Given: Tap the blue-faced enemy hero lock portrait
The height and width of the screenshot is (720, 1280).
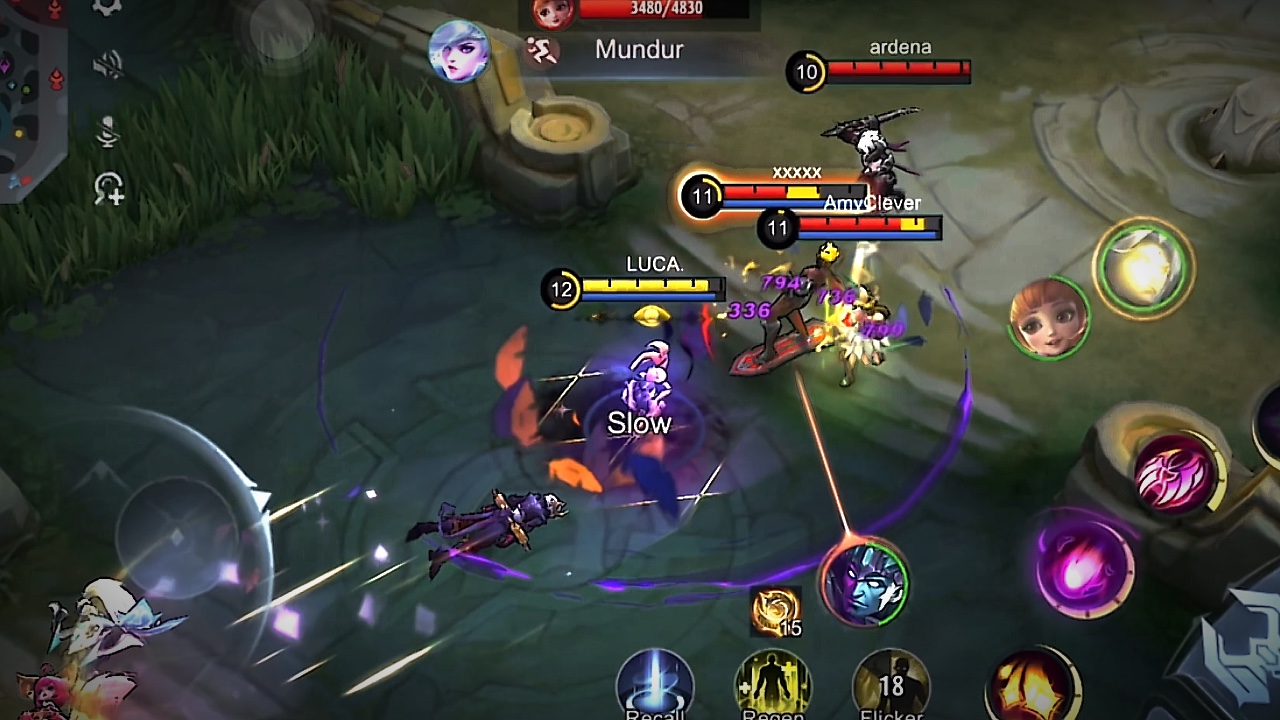Looking at the screenshot, I should [x=865, y=582].
